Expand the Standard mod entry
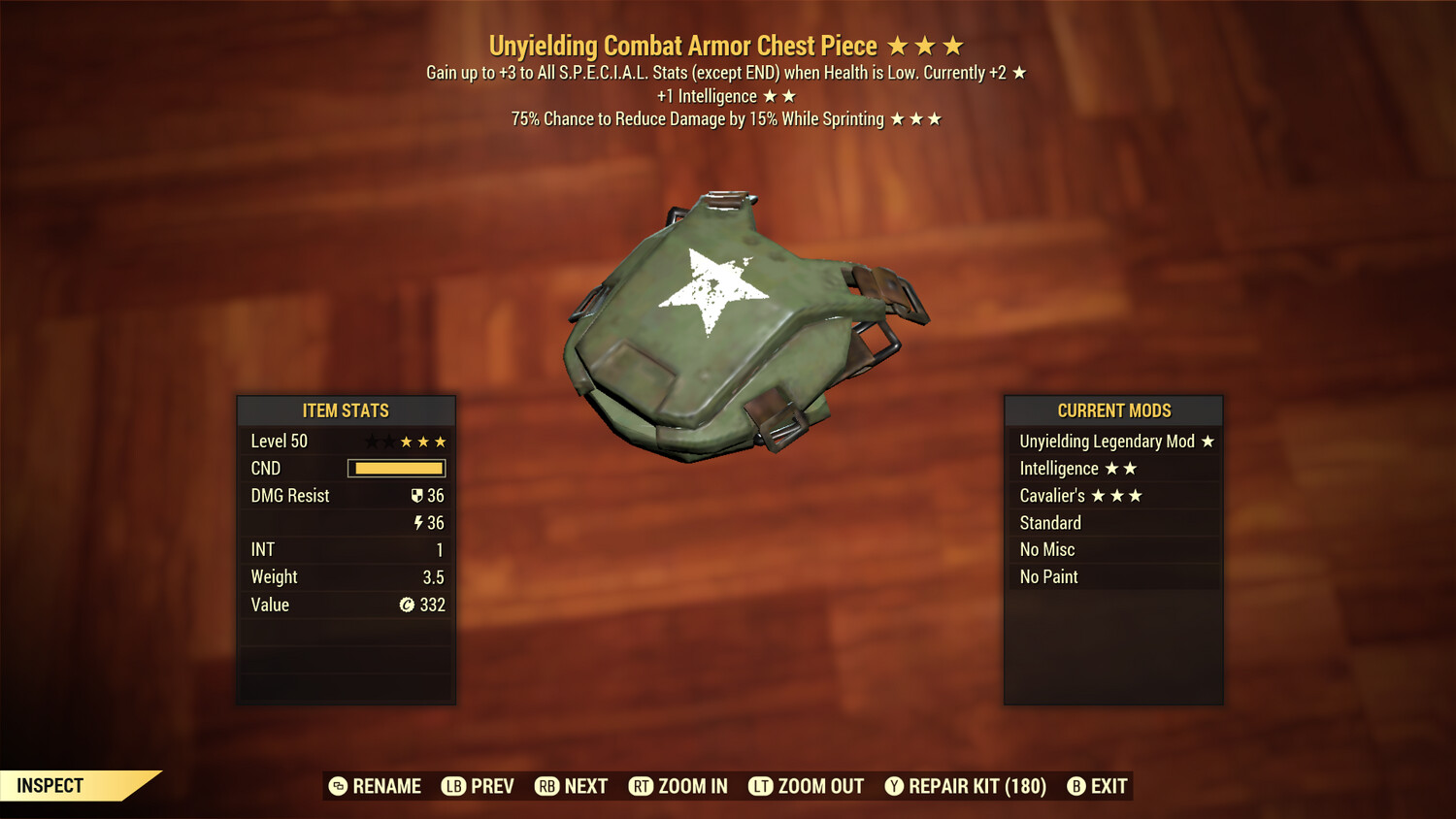Viewport: 1456px width, 819px height. point(1050,522)
